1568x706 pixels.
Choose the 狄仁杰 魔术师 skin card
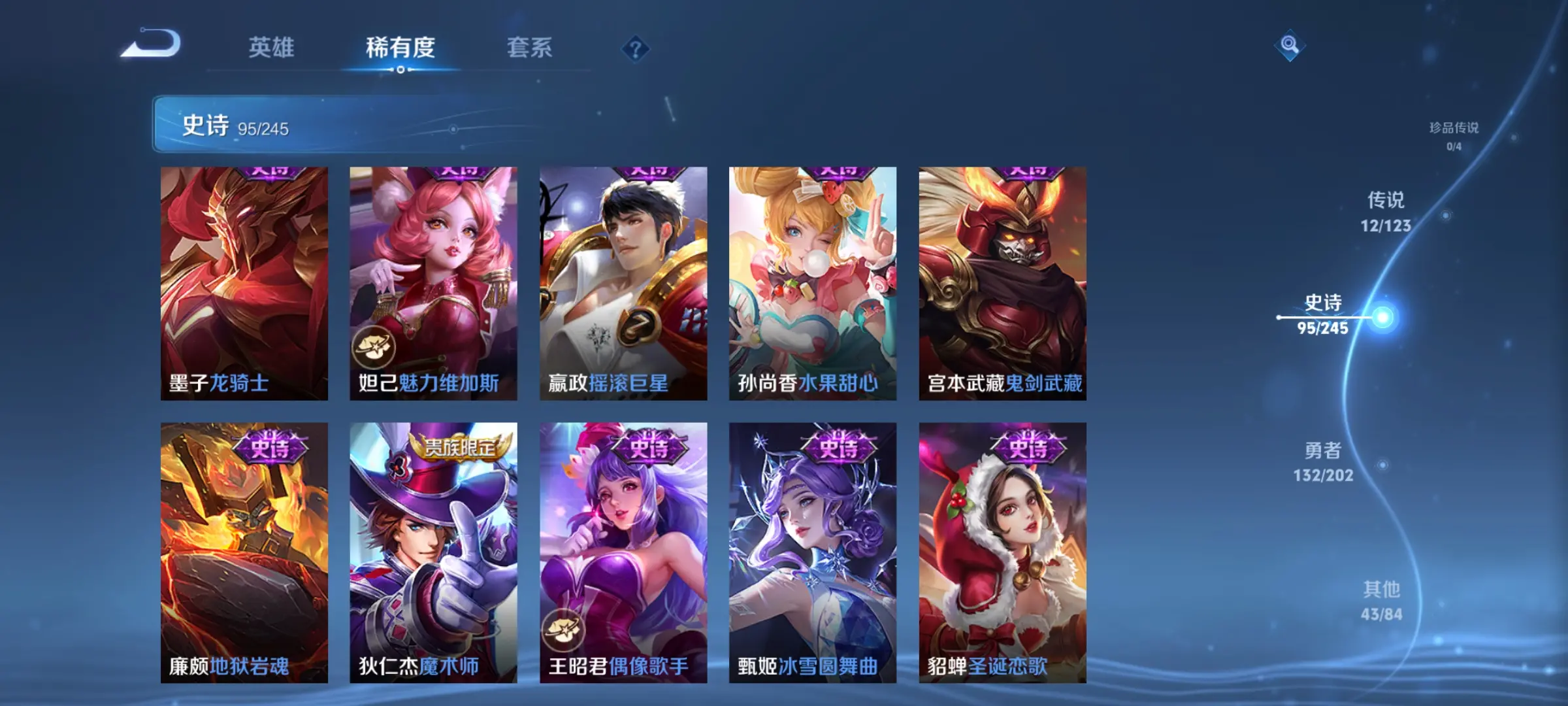click(x=433, y=552)
